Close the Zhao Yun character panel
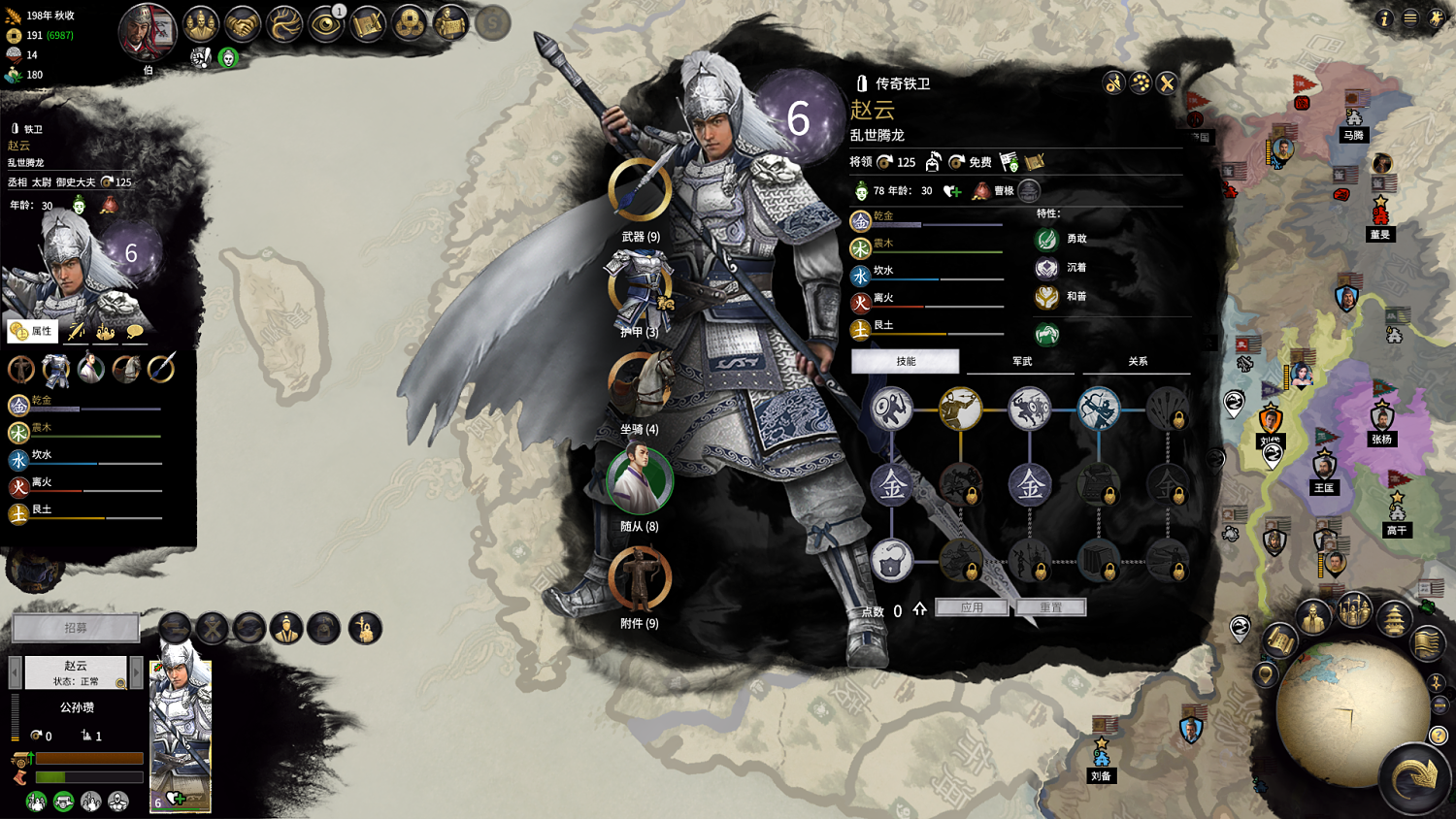 tap(1167, 83)
